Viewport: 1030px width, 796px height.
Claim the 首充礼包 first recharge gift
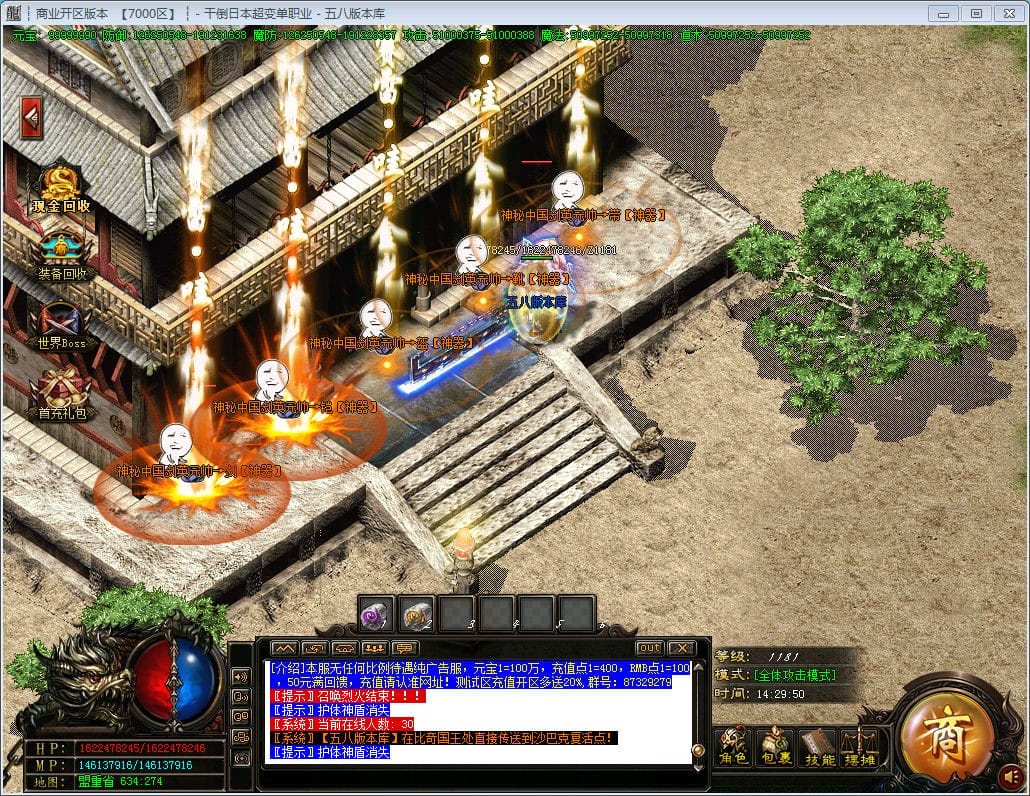point(61,395)
